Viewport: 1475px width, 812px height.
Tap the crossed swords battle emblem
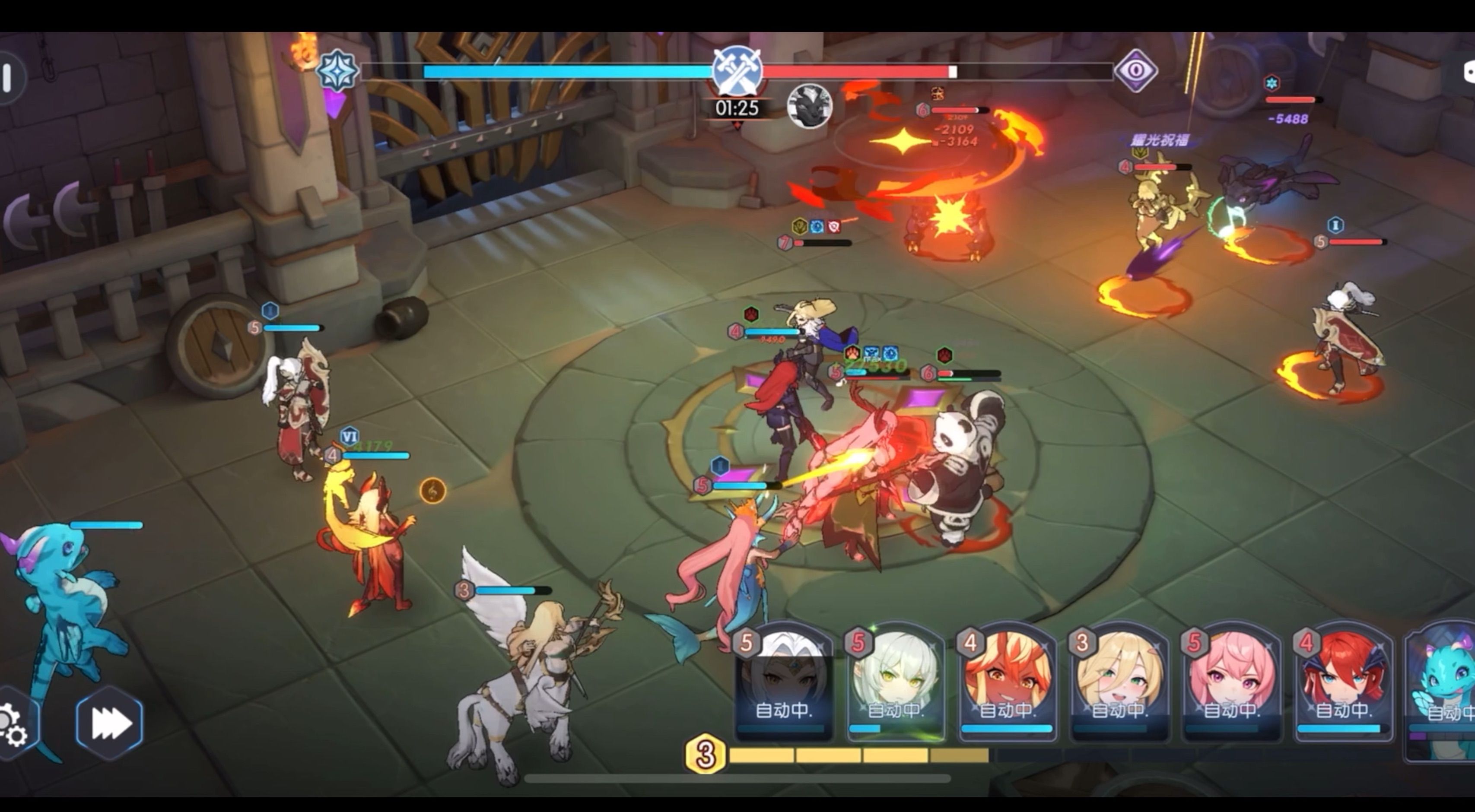[737, 71]
